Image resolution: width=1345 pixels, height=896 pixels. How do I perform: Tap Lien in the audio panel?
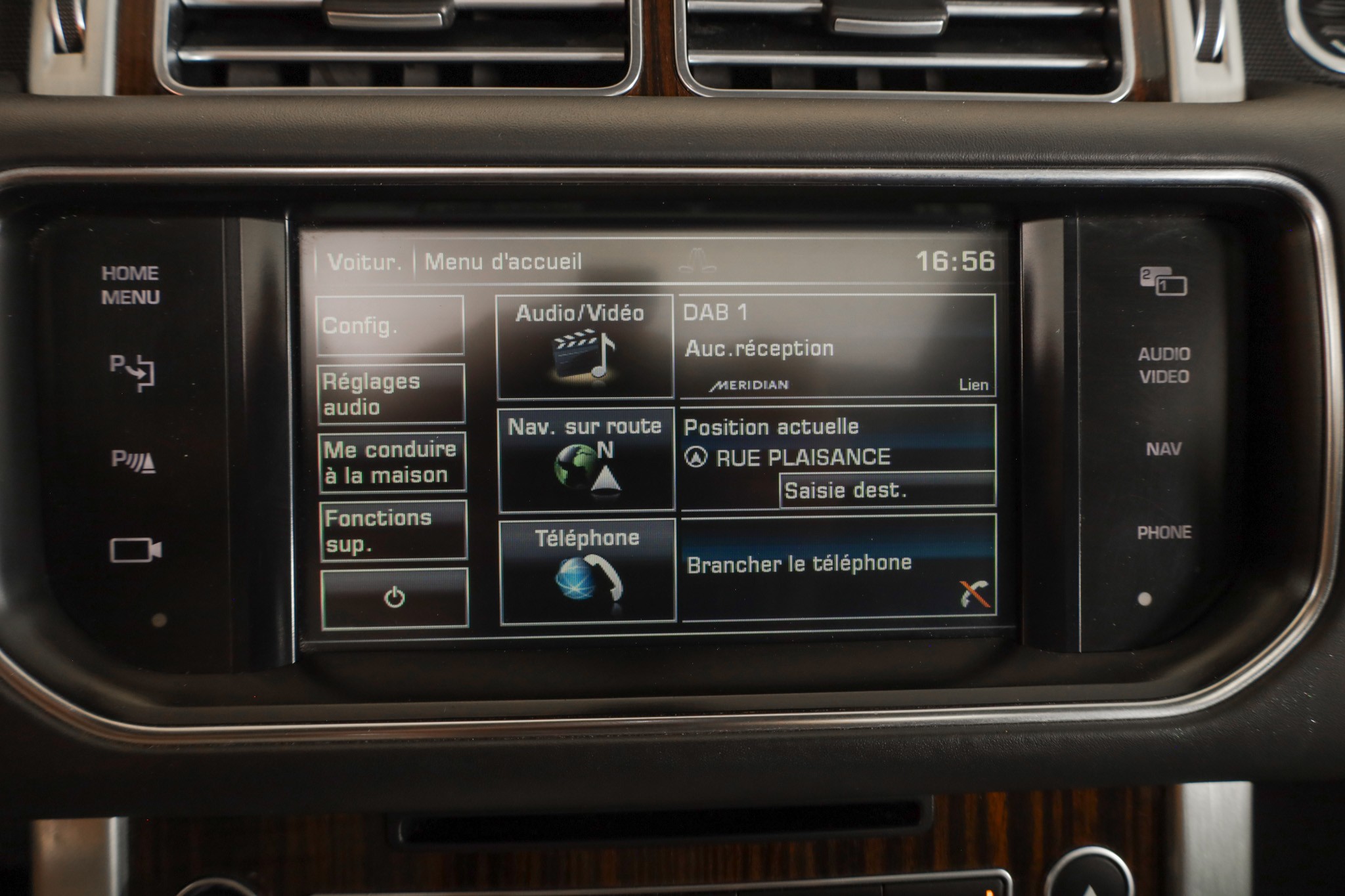pyautogui.click(x=973, y=385)
